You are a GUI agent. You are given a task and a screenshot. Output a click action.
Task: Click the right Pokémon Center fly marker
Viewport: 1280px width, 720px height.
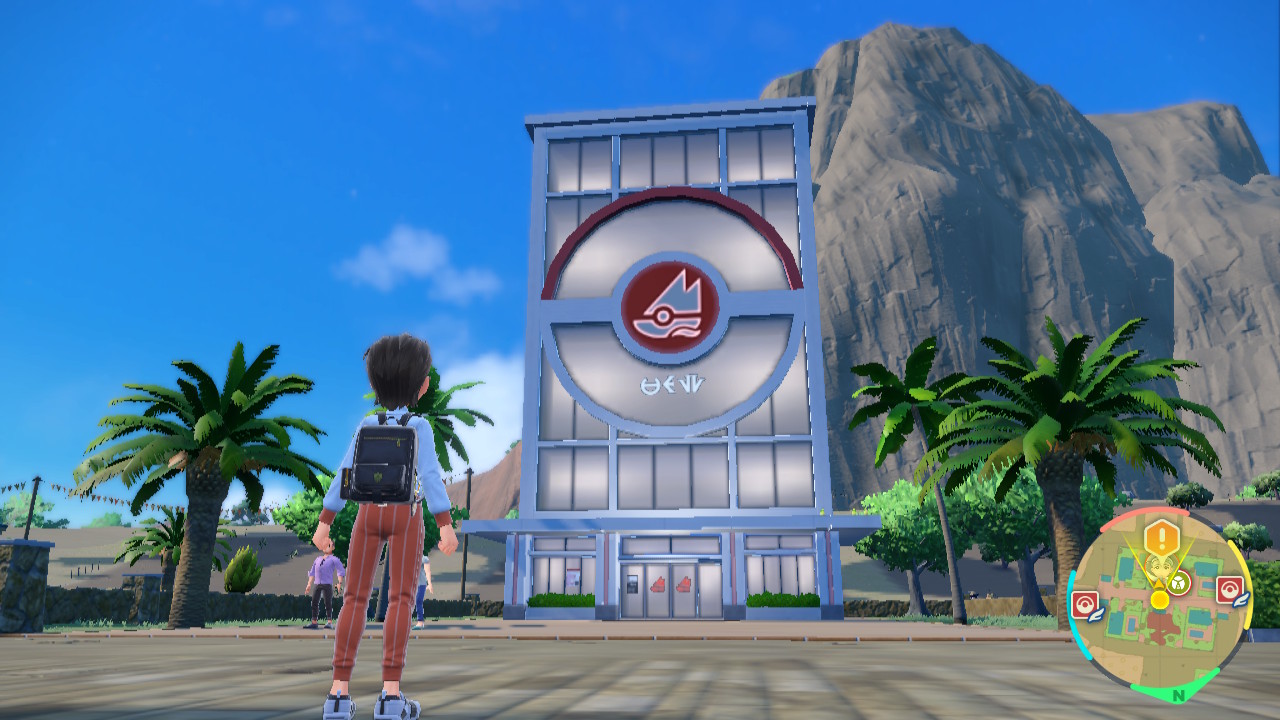click(x=1229, y=589)
